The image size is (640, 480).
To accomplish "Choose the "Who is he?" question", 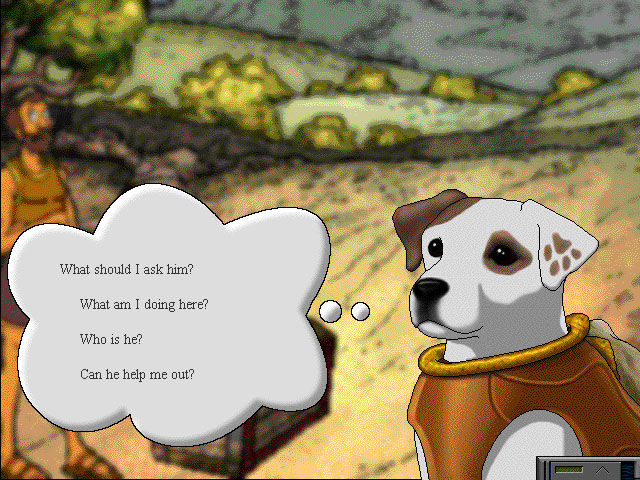I will click(111, 339).
